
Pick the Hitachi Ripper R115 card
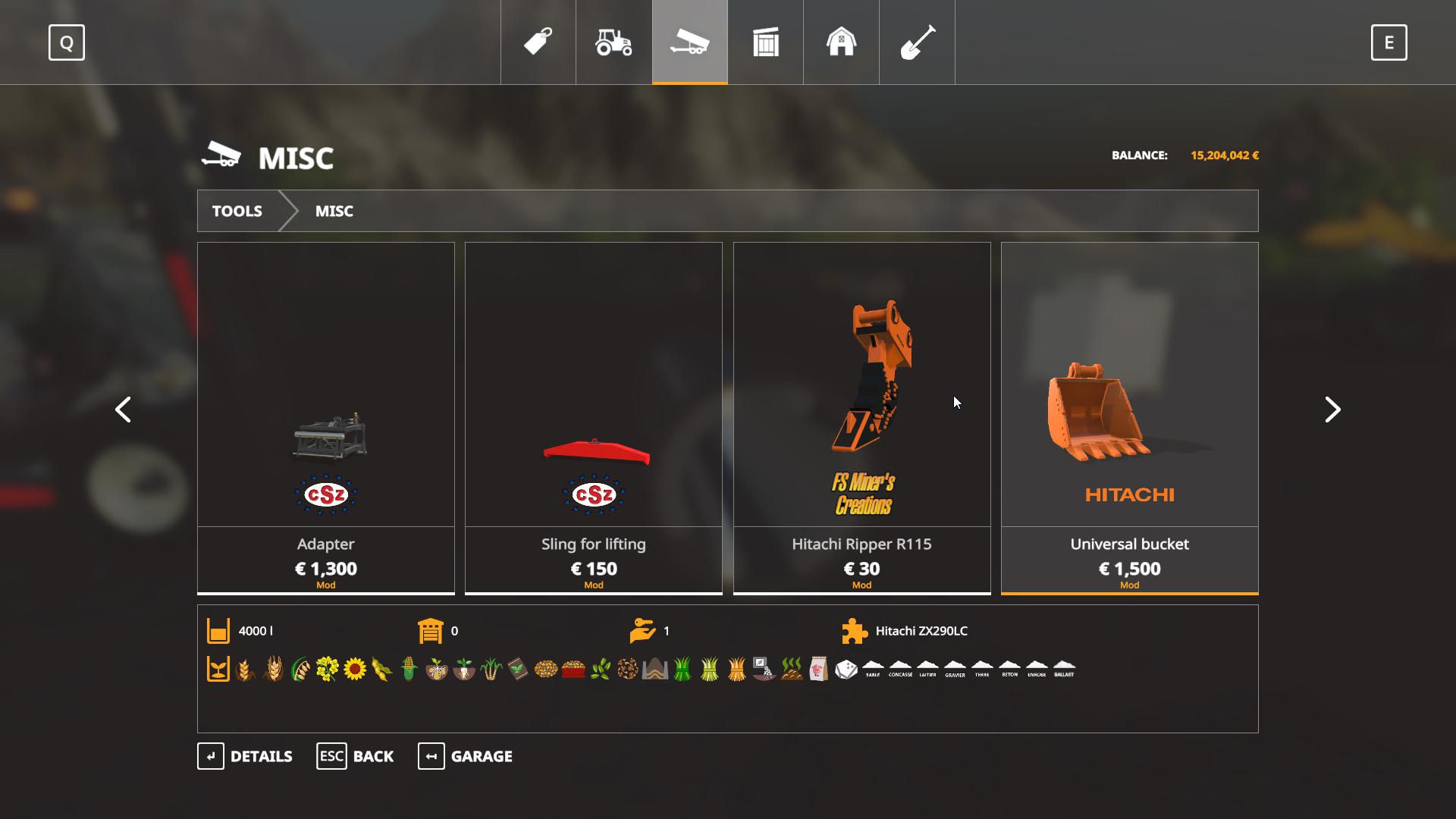[x=861, y=418]
